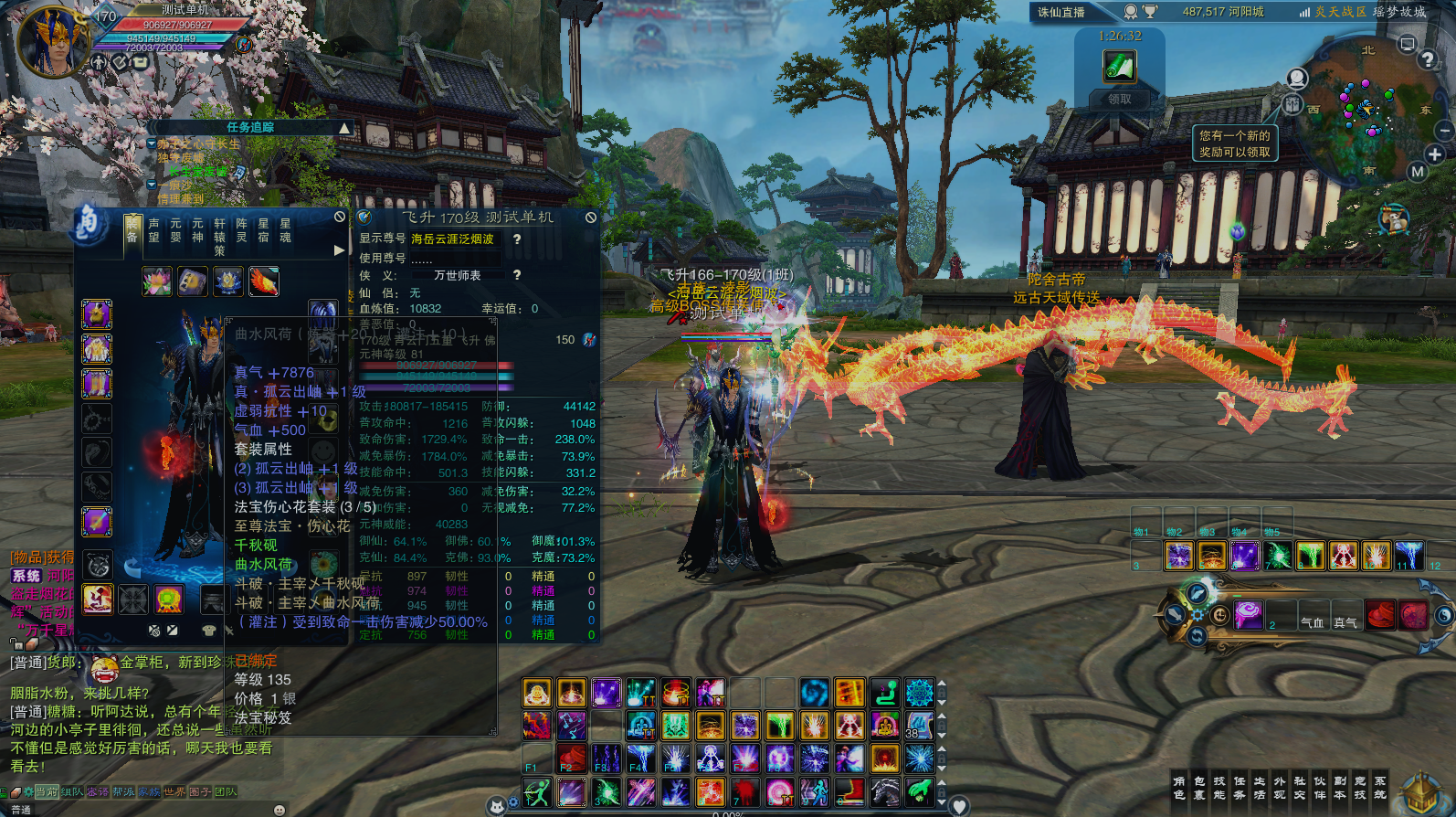1456x817 pixels.
Task: Close the equipment panel
Action: 340,218
